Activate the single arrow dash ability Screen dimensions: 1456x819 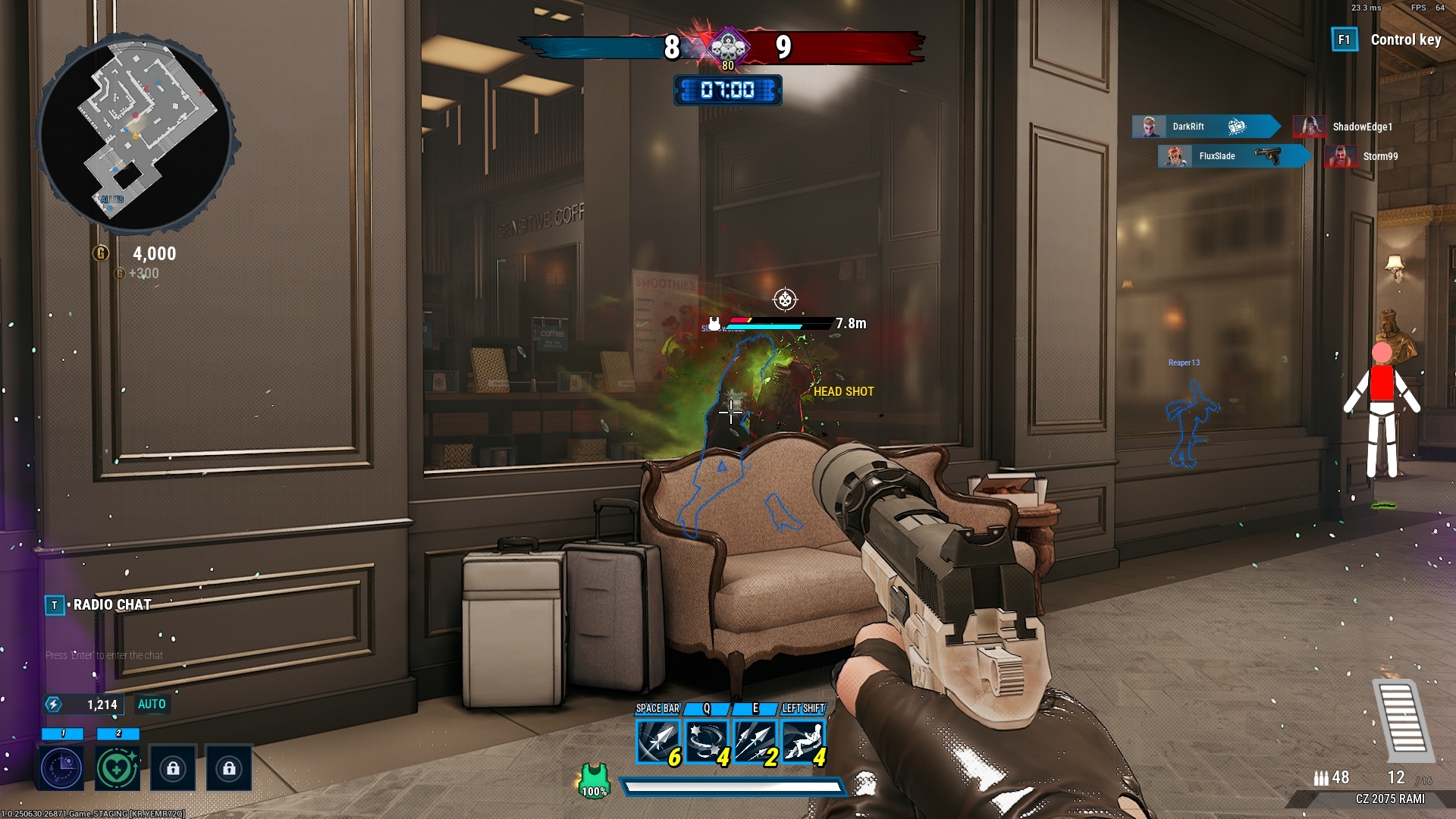(x=657, y=741)
